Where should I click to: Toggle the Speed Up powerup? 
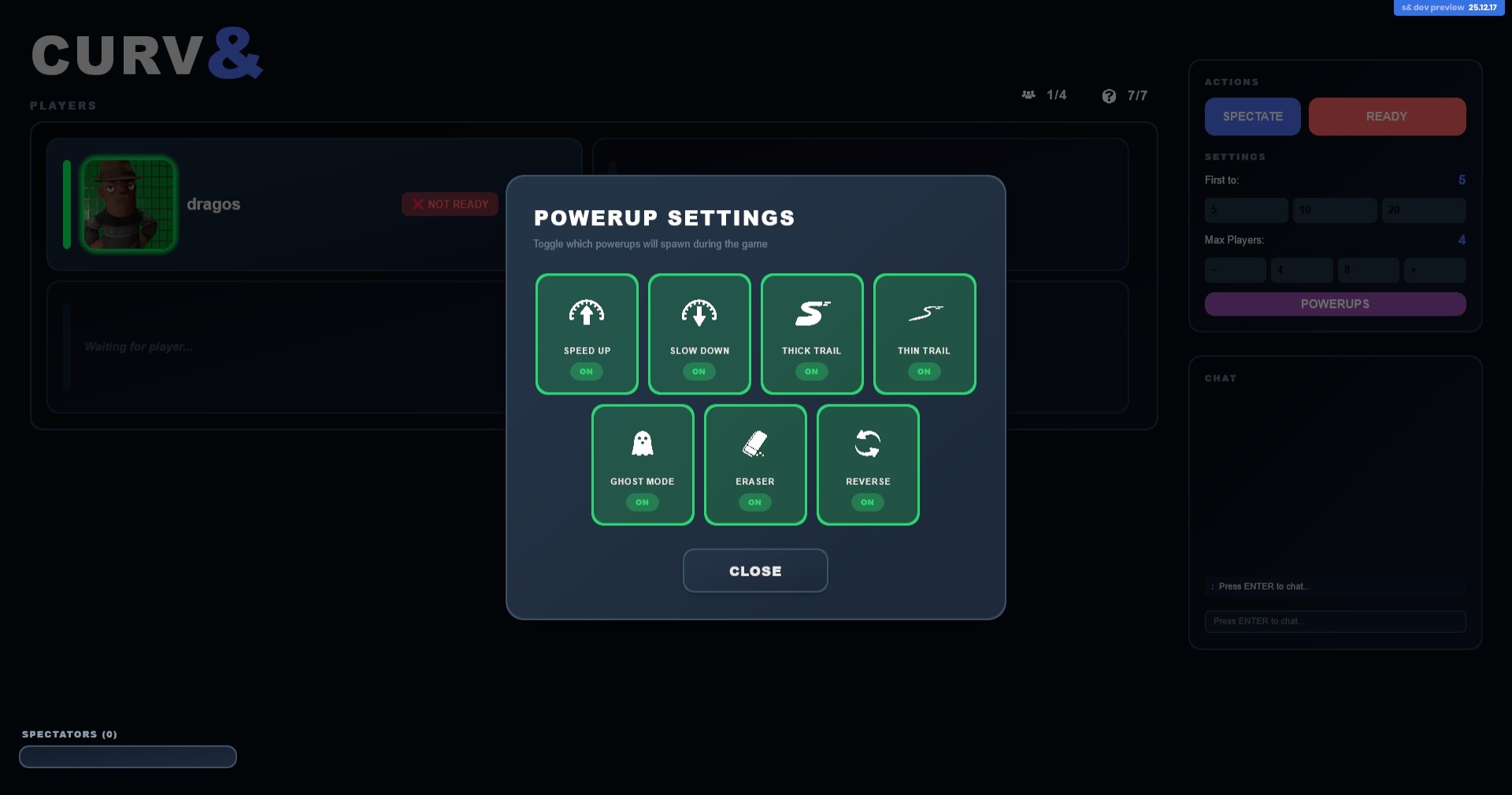click(587, 334)
